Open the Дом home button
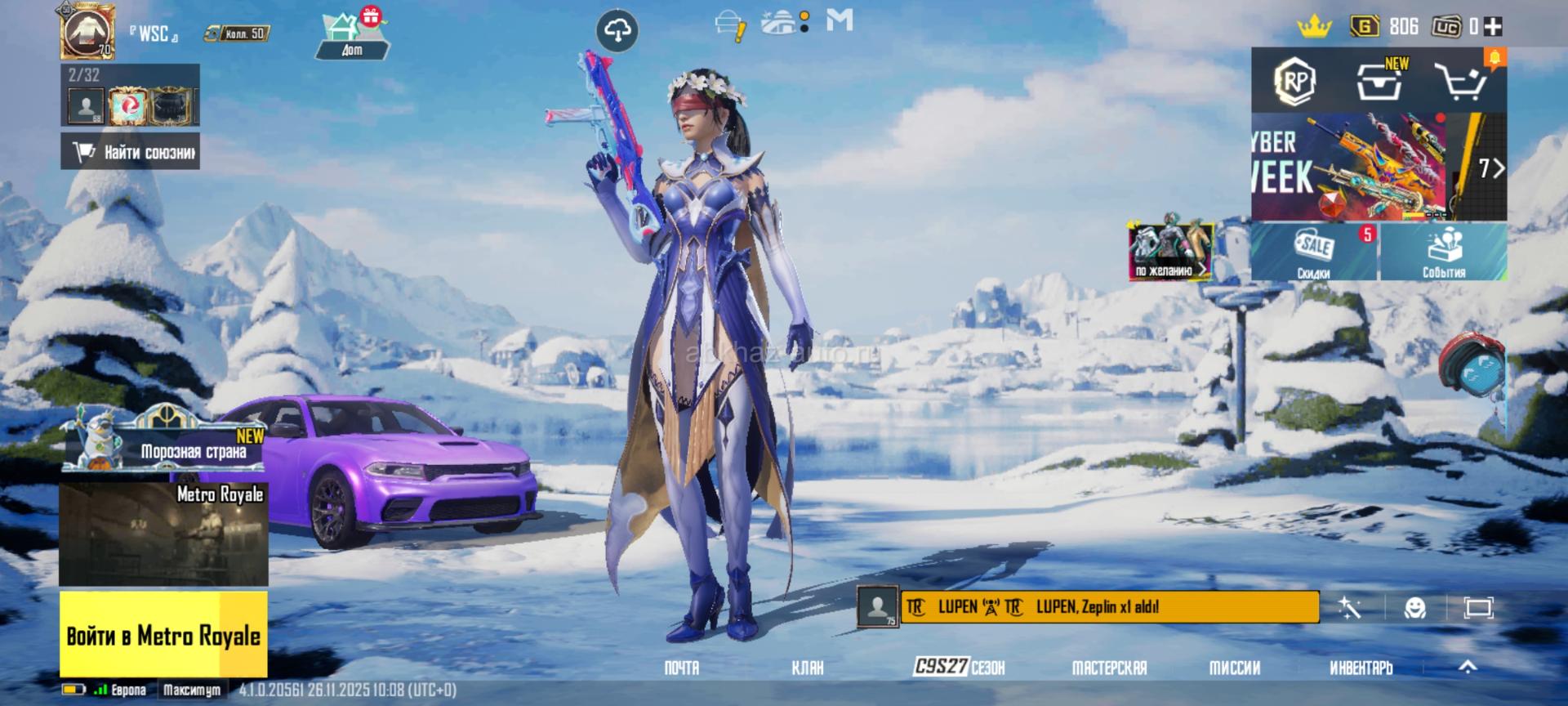 pyautogui.click(x=352, y=37)
